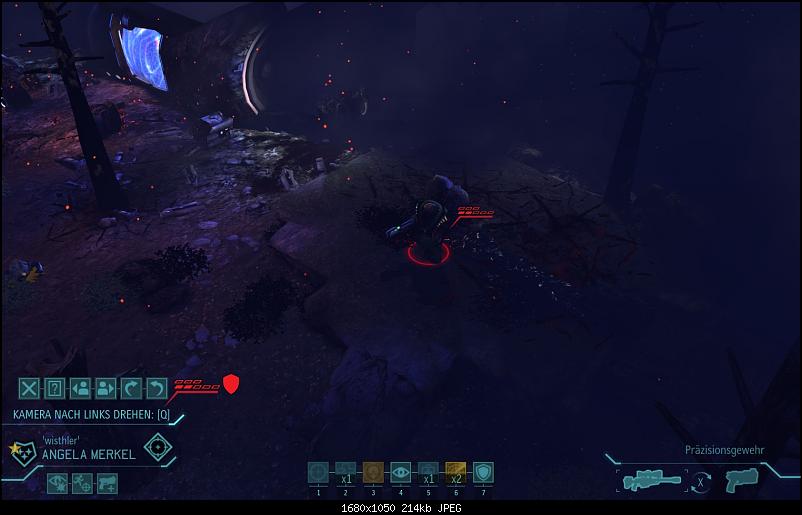
Task: Use the yellow x2 ability in slot 6
Action: pos(455,472)
